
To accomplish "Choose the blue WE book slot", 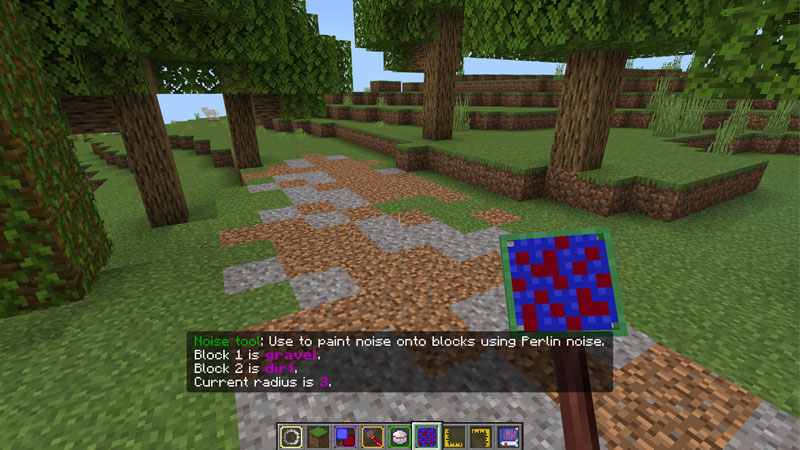I will (x=508, y=436).
